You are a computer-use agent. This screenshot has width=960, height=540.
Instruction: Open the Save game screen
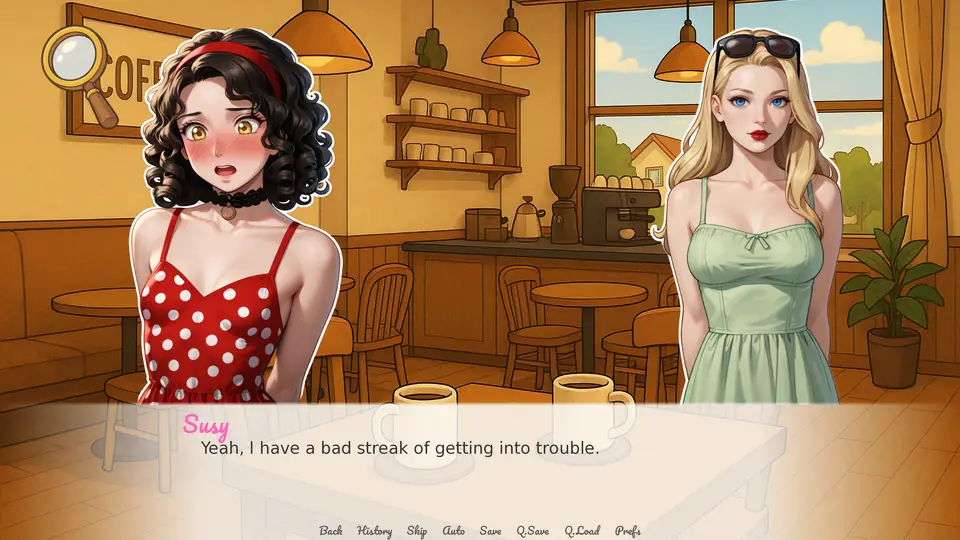(x=490, y=531)
